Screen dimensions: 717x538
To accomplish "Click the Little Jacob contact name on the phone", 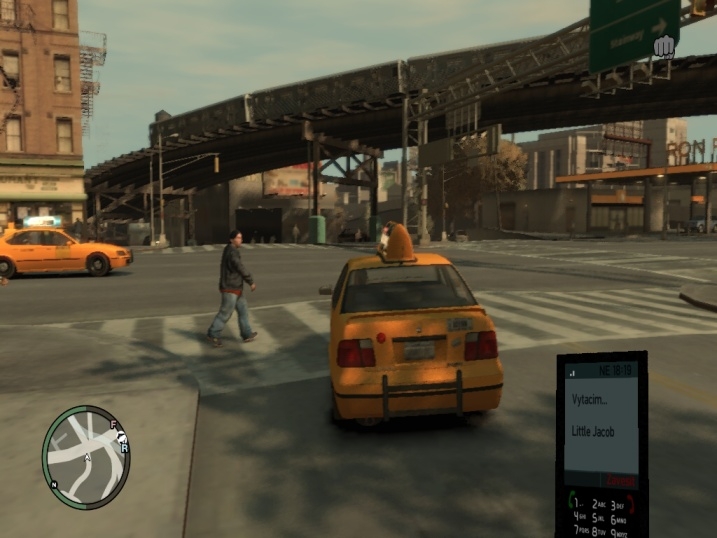I will tap(593, 431).
